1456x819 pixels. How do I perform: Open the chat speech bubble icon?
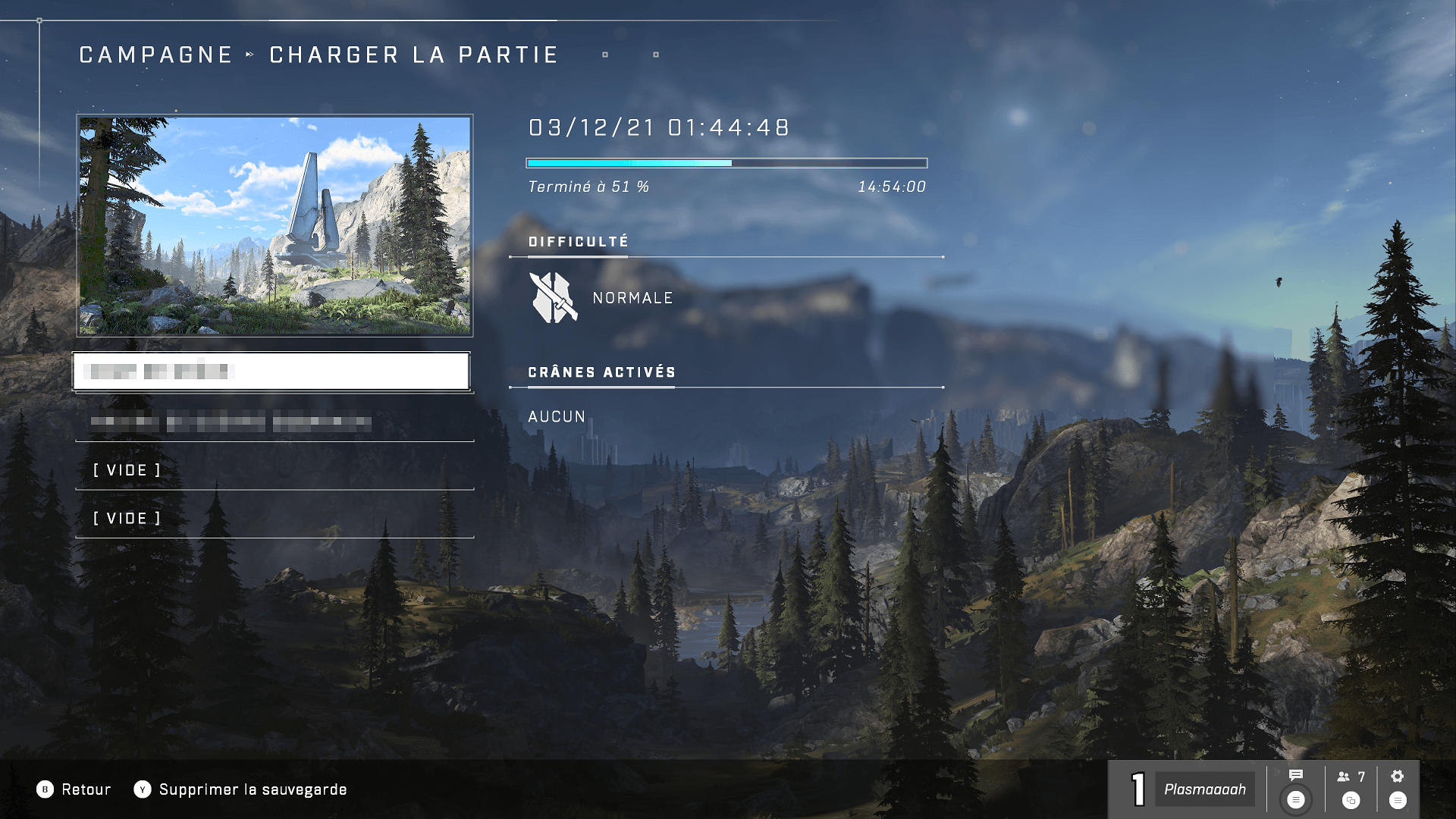(1295, 776)
